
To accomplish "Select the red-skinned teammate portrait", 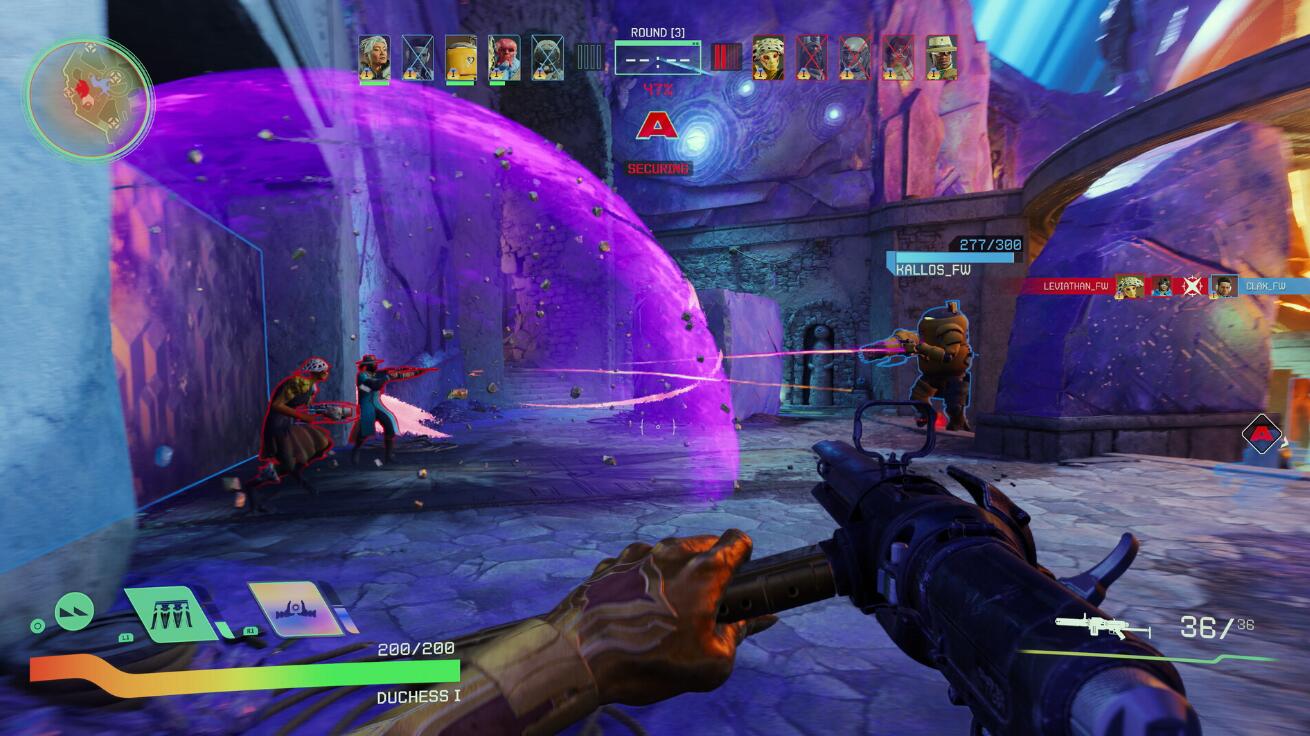I will [504, 56].
